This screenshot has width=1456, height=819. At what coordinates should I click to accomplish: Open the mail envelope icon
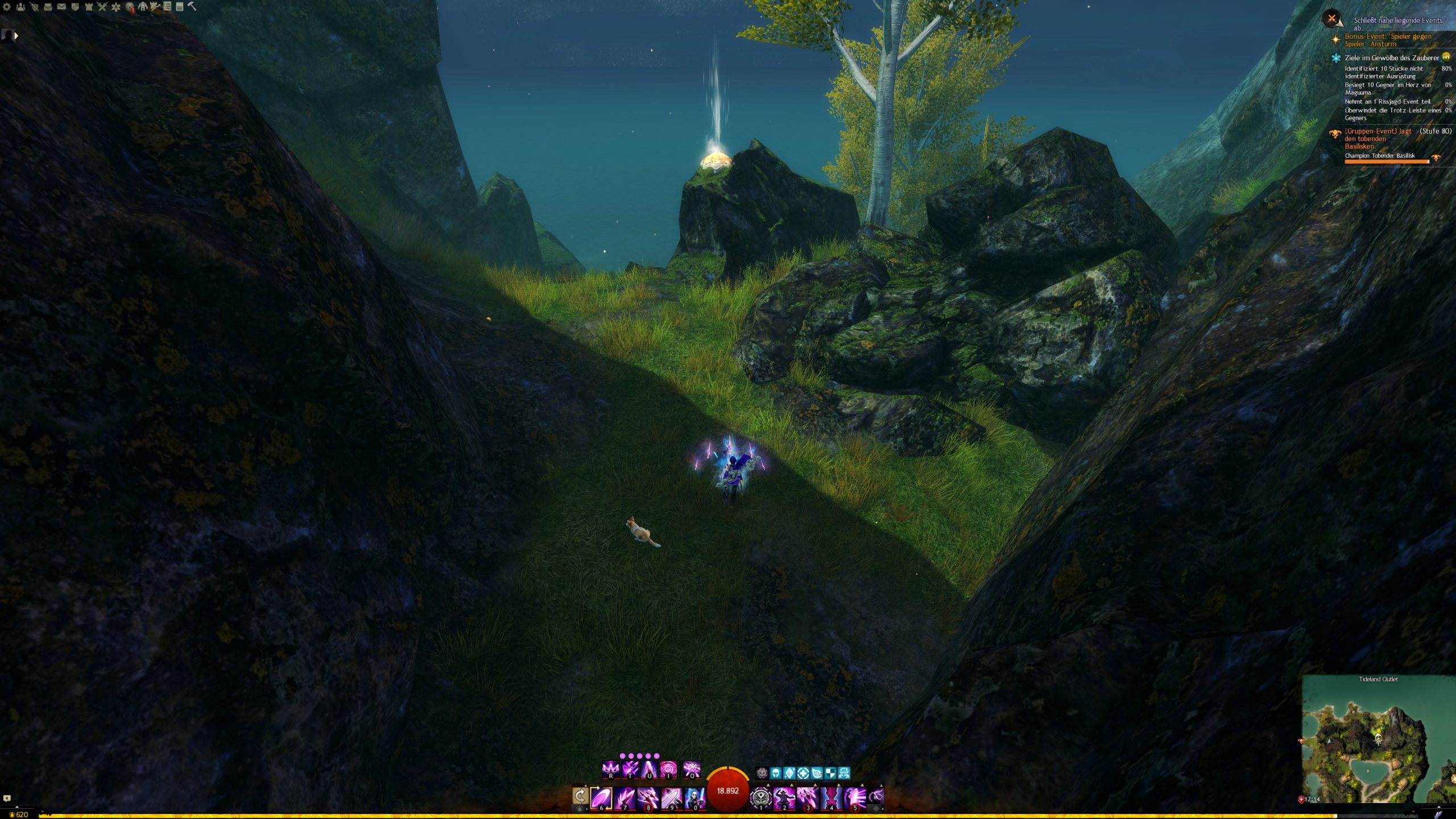click(x=61, y=7)
